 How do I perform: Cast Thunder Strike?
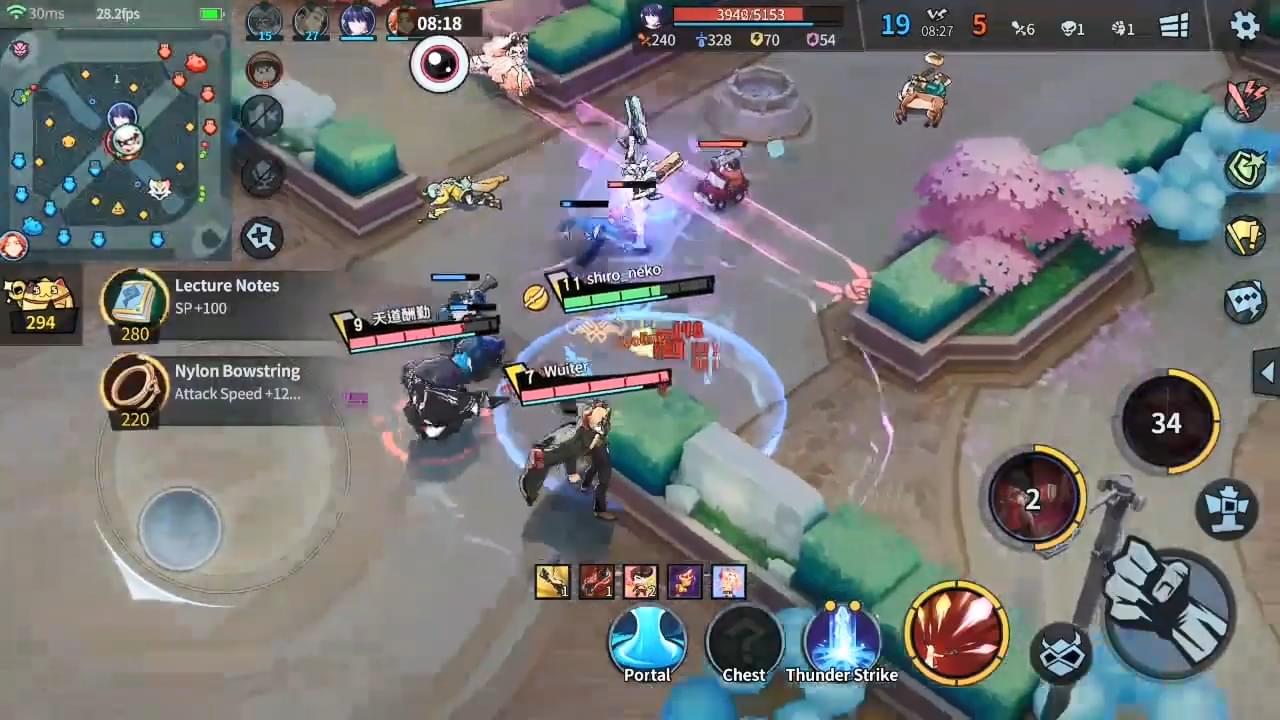pos(842,642)
